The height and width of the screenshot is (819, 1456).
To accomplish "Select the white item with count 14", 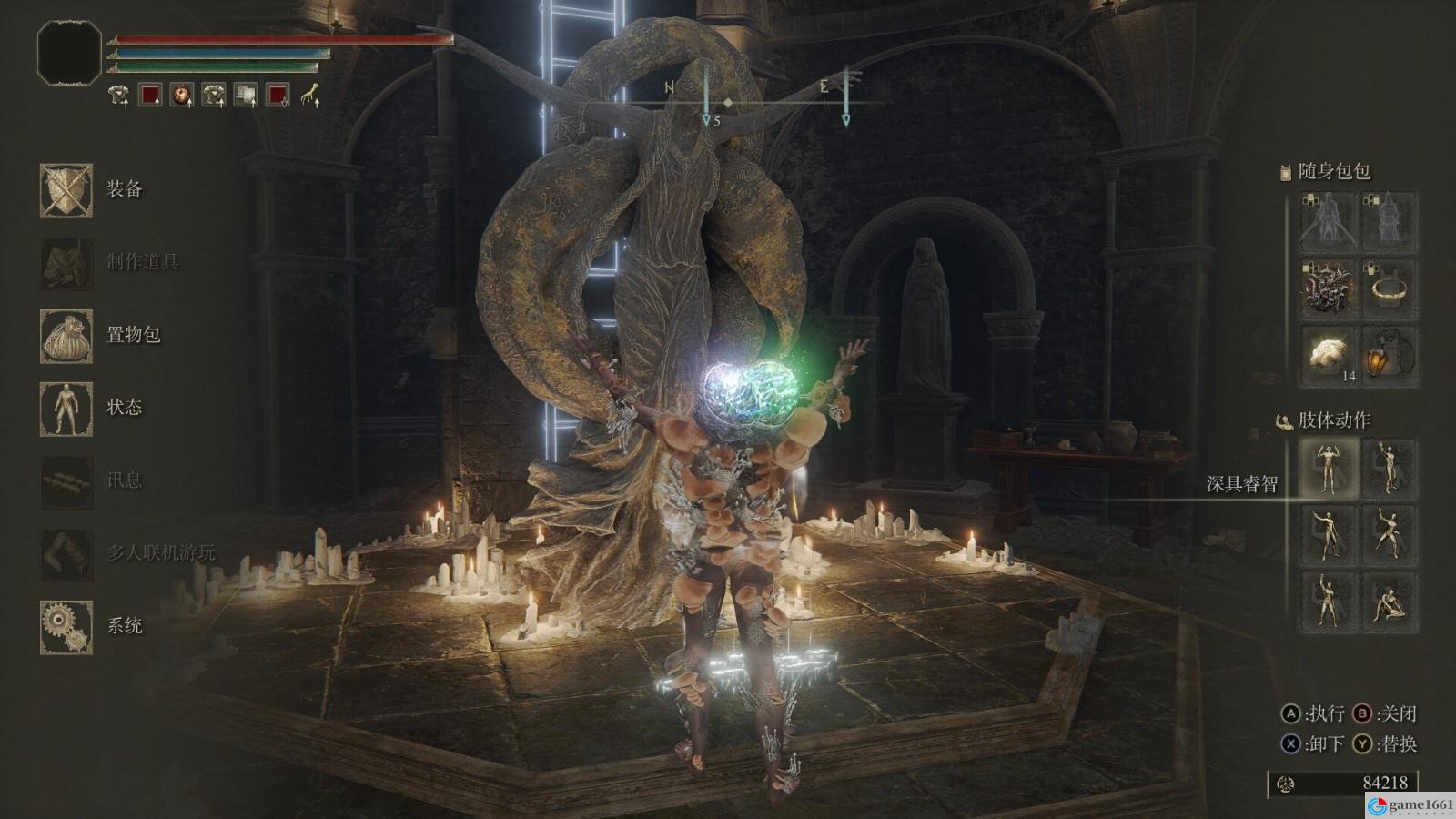I will [1329, 357].
